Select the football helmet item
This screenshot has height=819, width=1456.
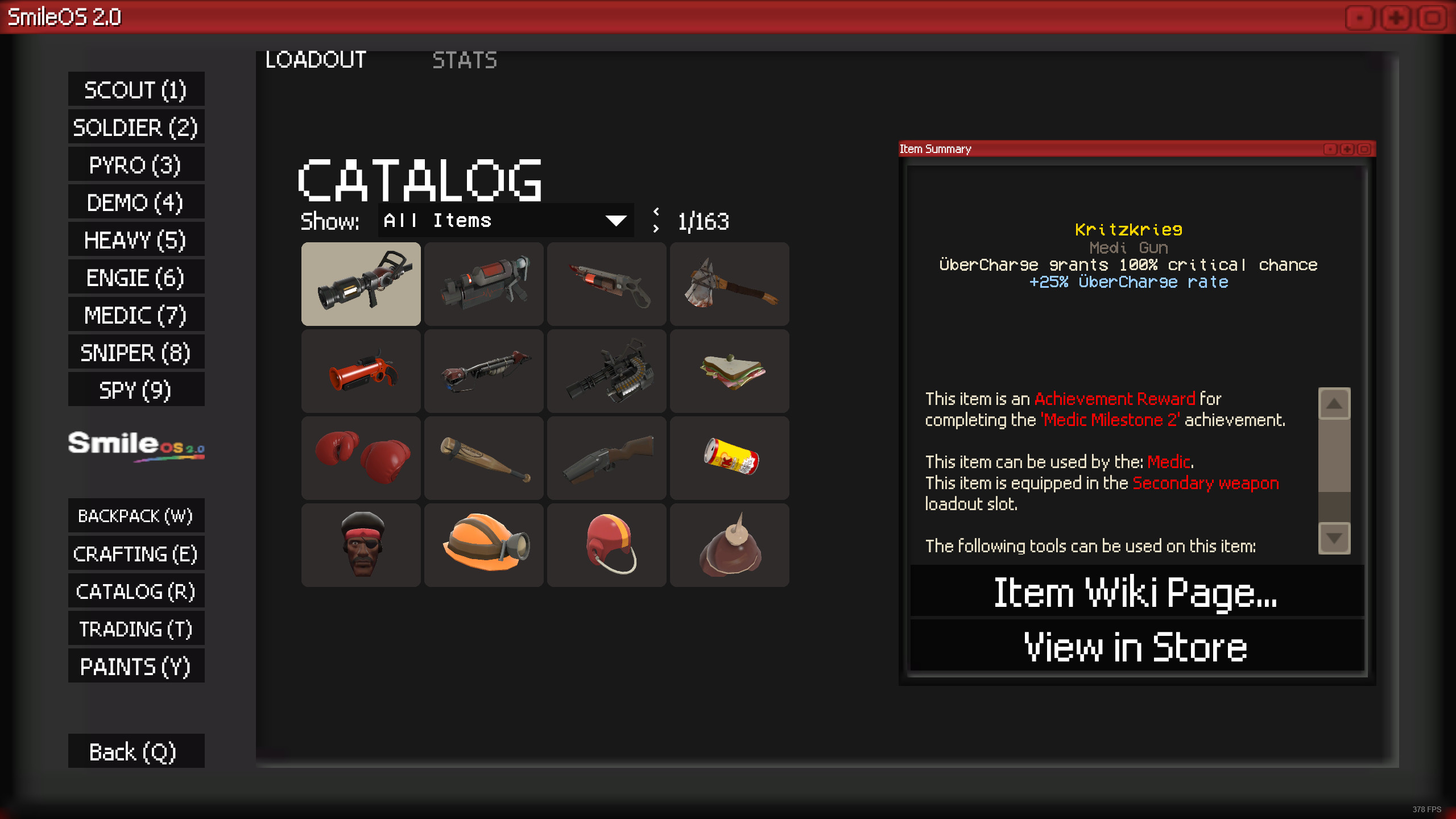click(607, 544)
